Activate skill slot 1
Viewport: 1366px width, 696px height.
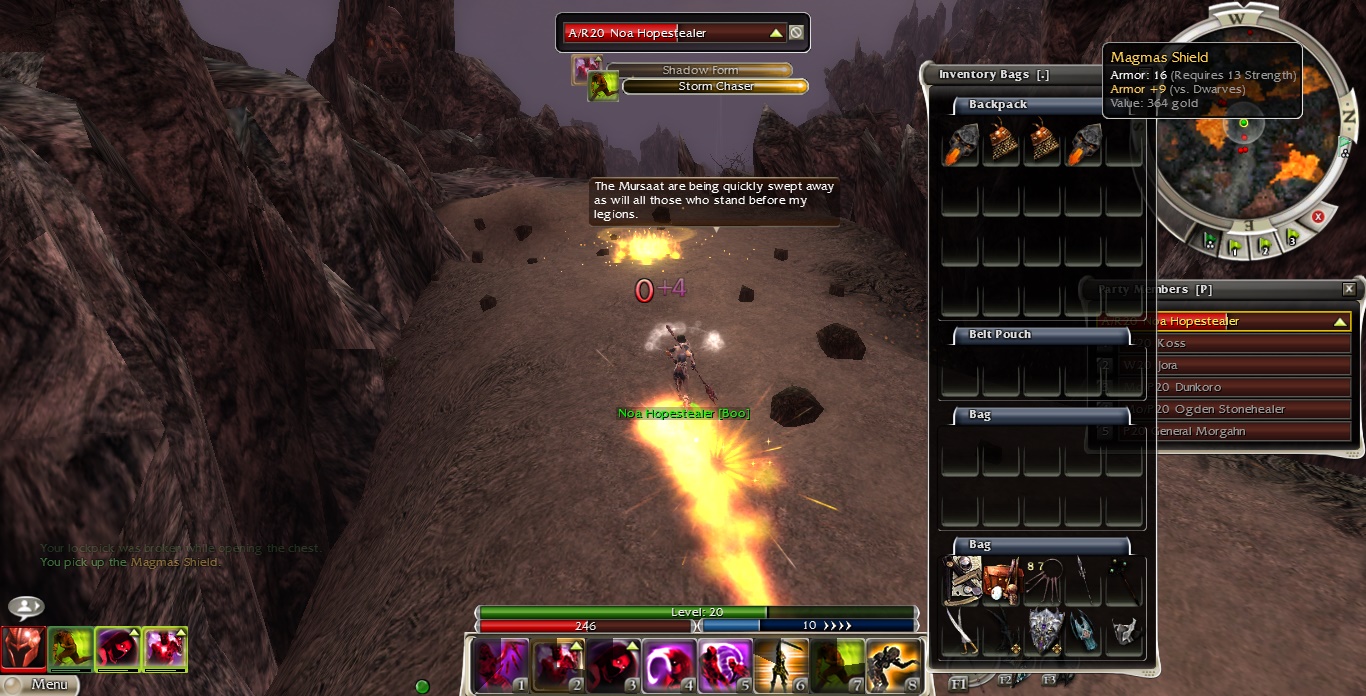(x=501, y=666)
